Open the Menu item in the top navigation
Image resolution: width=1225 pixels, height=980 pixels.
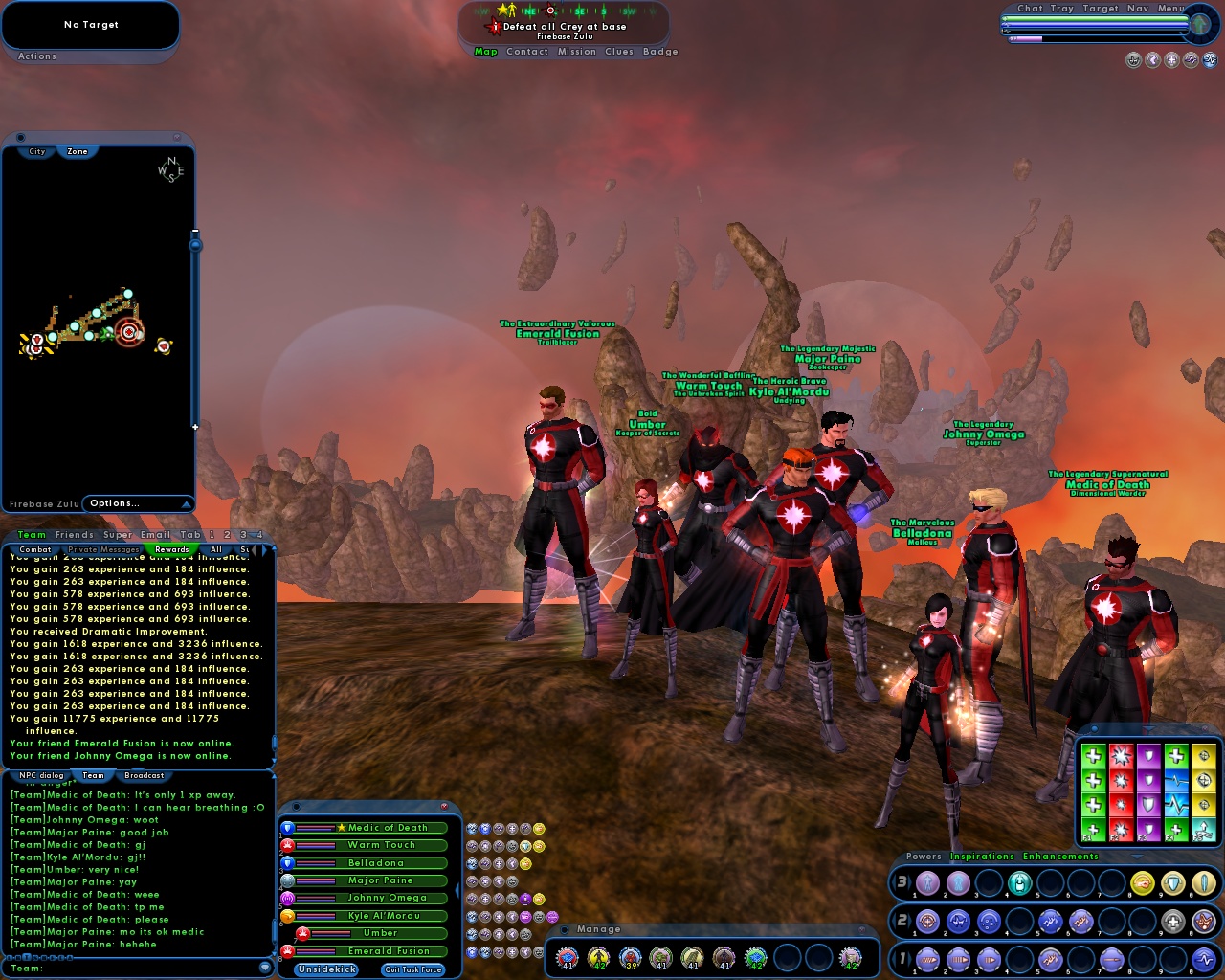coord(1172,8)
